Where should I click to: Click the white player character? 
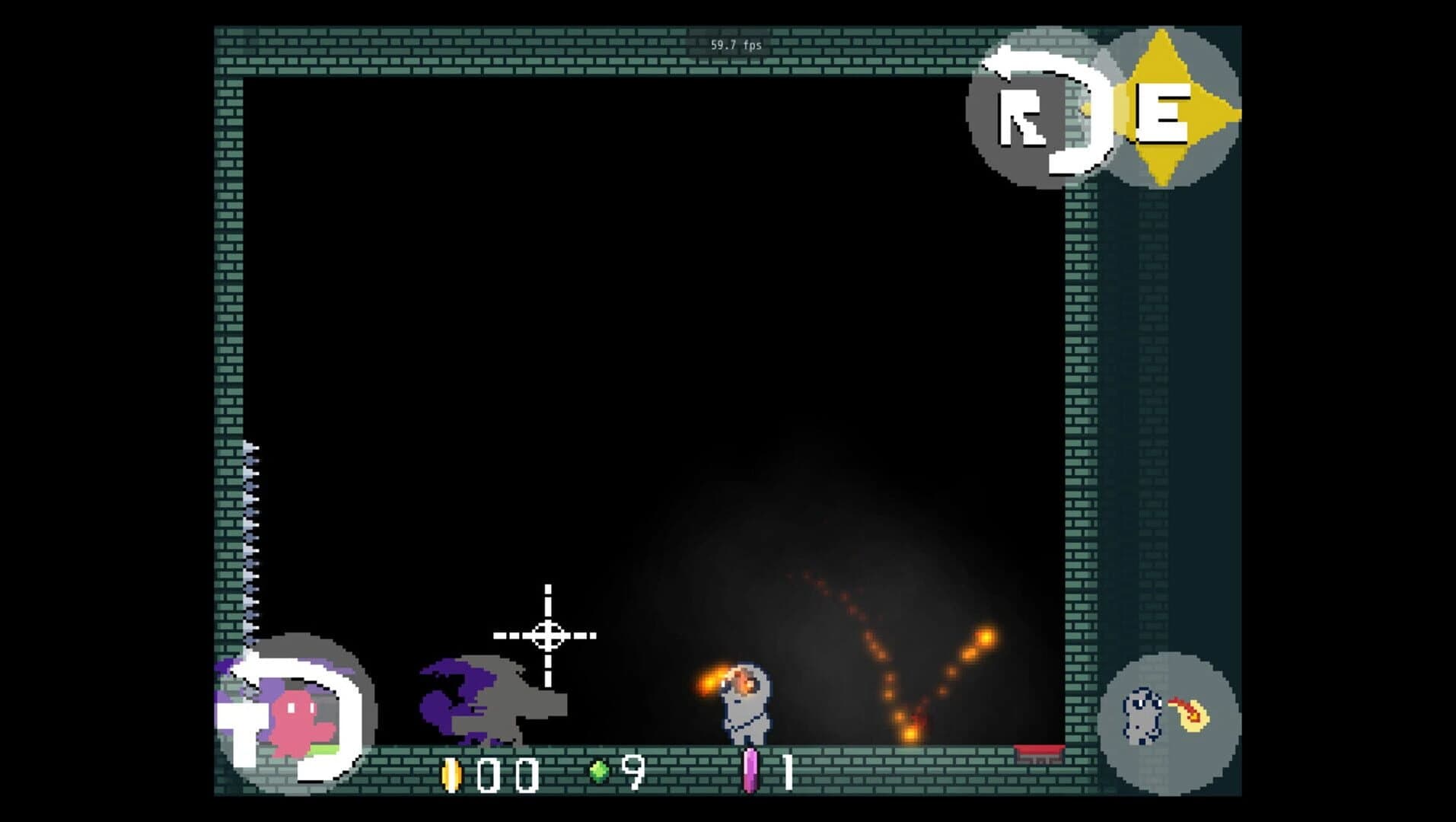pos(746,712)
